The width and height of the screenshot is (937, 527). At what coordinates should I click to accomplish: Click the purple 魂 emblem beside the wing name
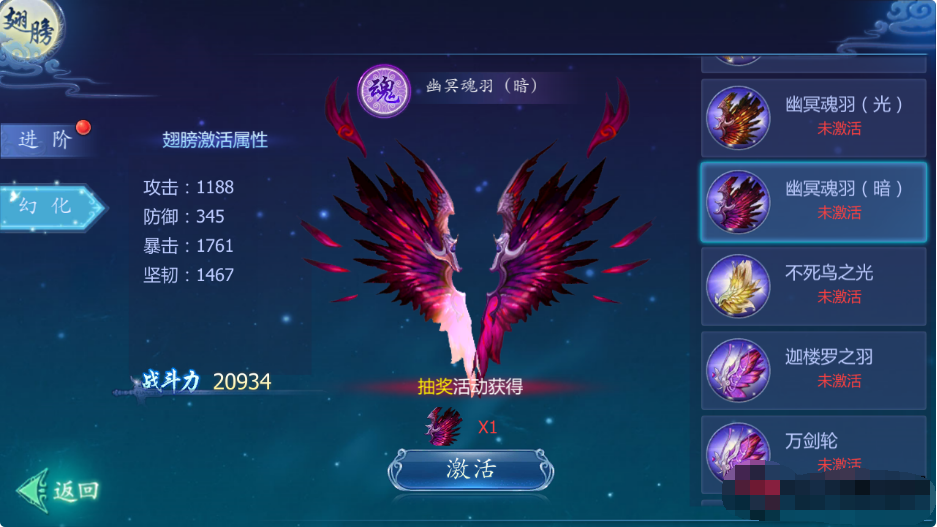[384, 91]
